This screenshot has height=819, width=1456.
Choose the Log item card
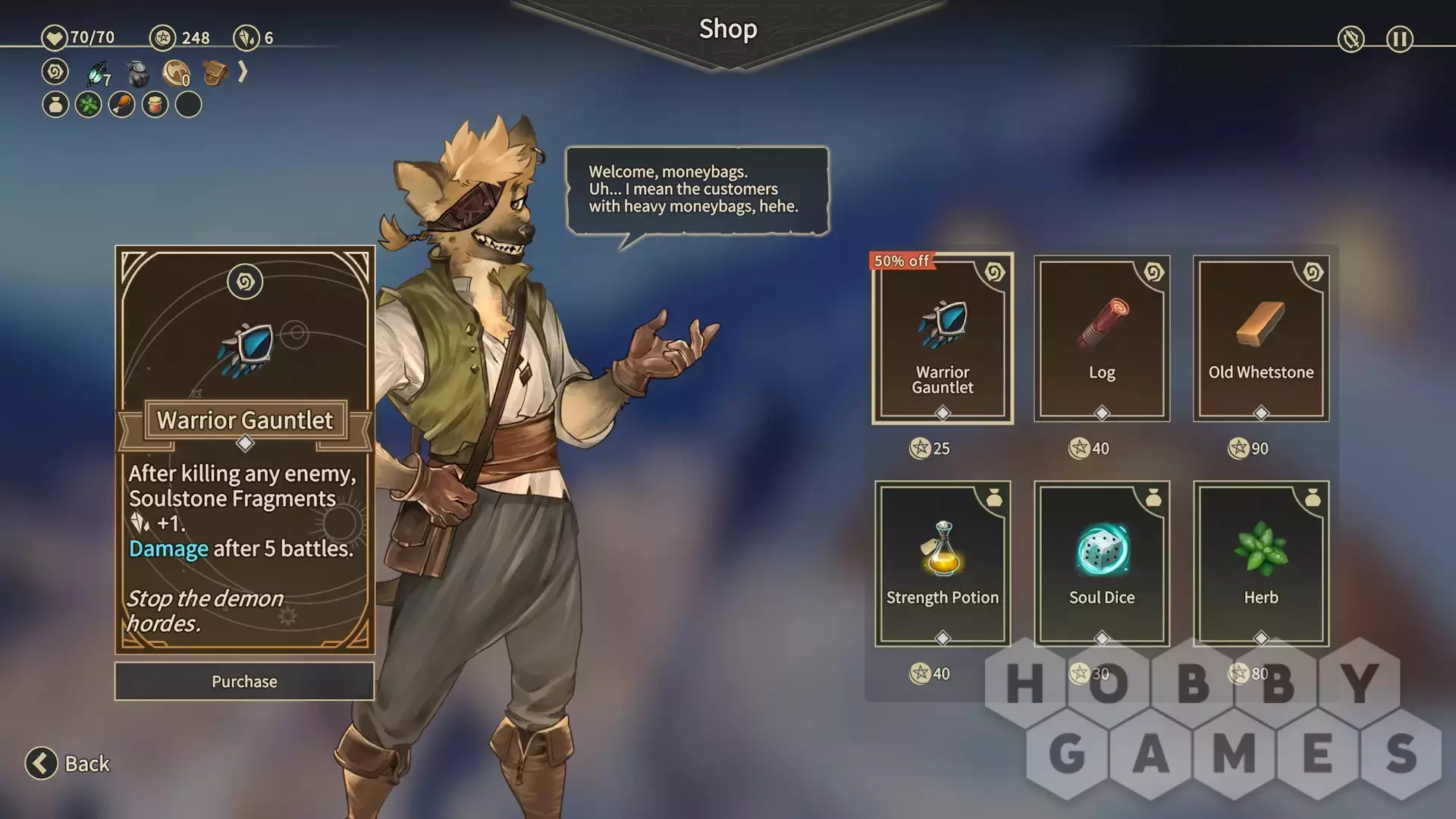[1101, 339]
